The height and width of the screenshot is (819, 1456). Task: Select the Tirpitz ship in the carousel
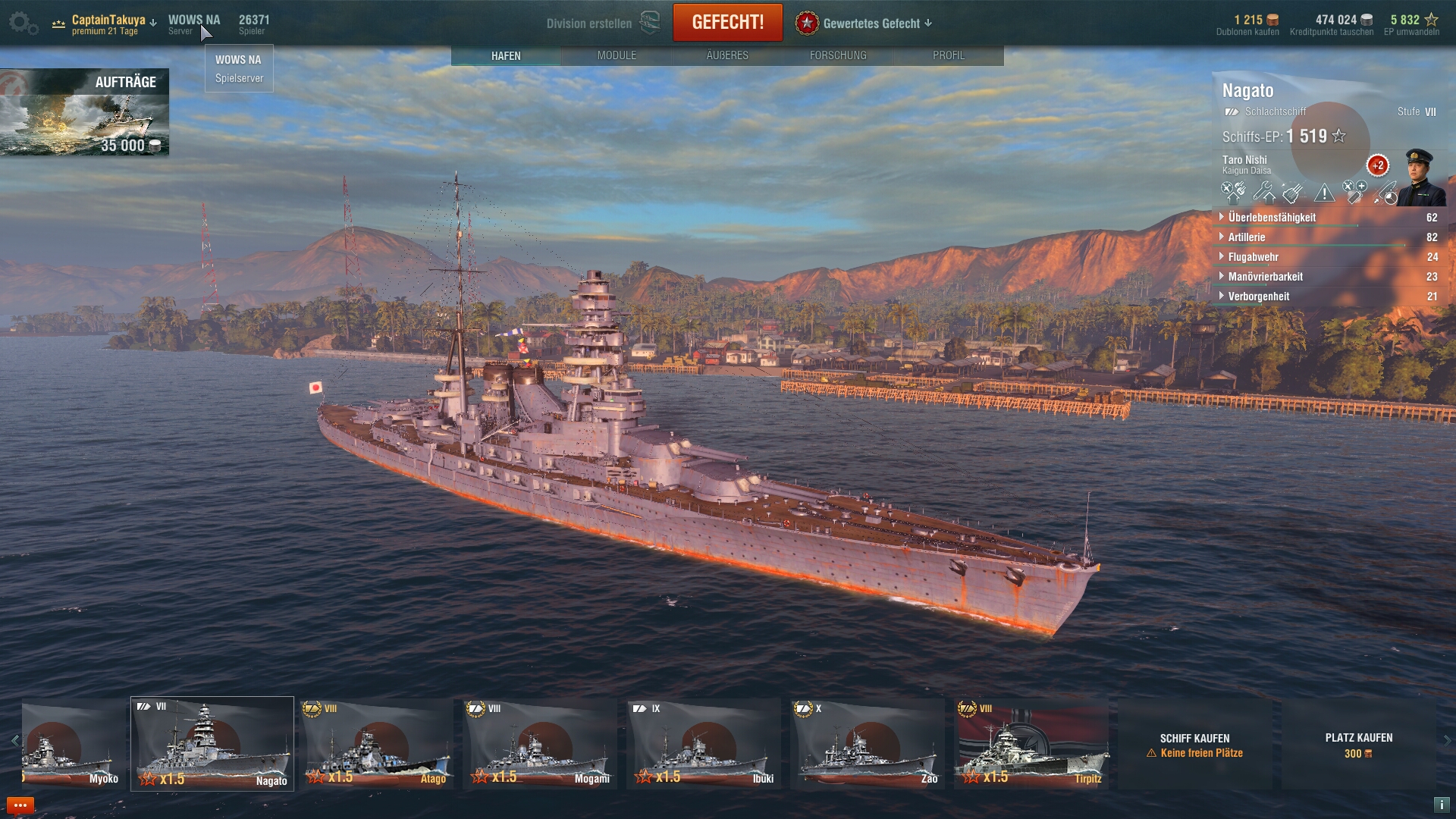pos(1031,744)
